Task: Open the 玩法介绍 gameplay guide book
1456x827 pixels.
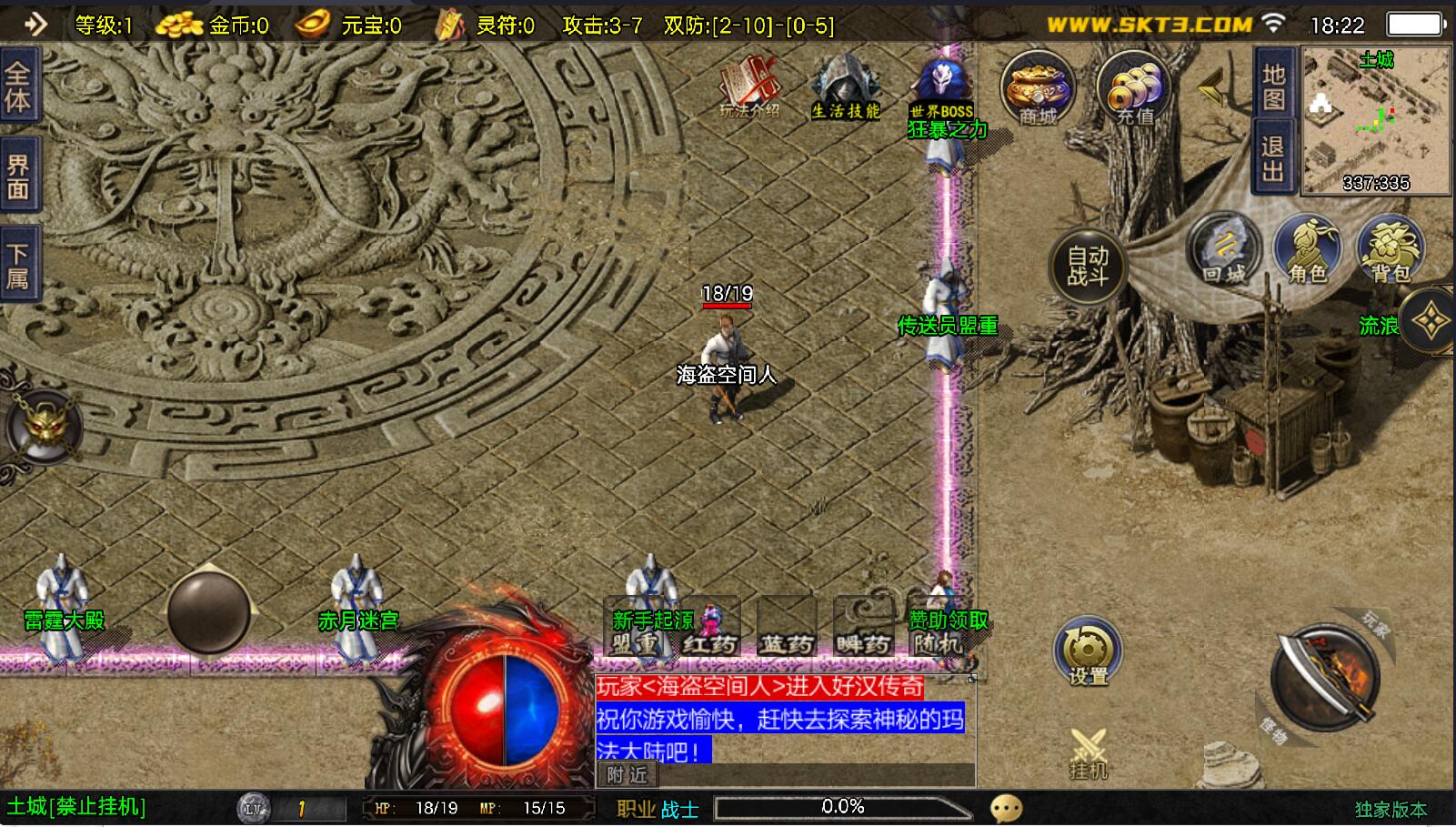Action: tap(749, 87)
